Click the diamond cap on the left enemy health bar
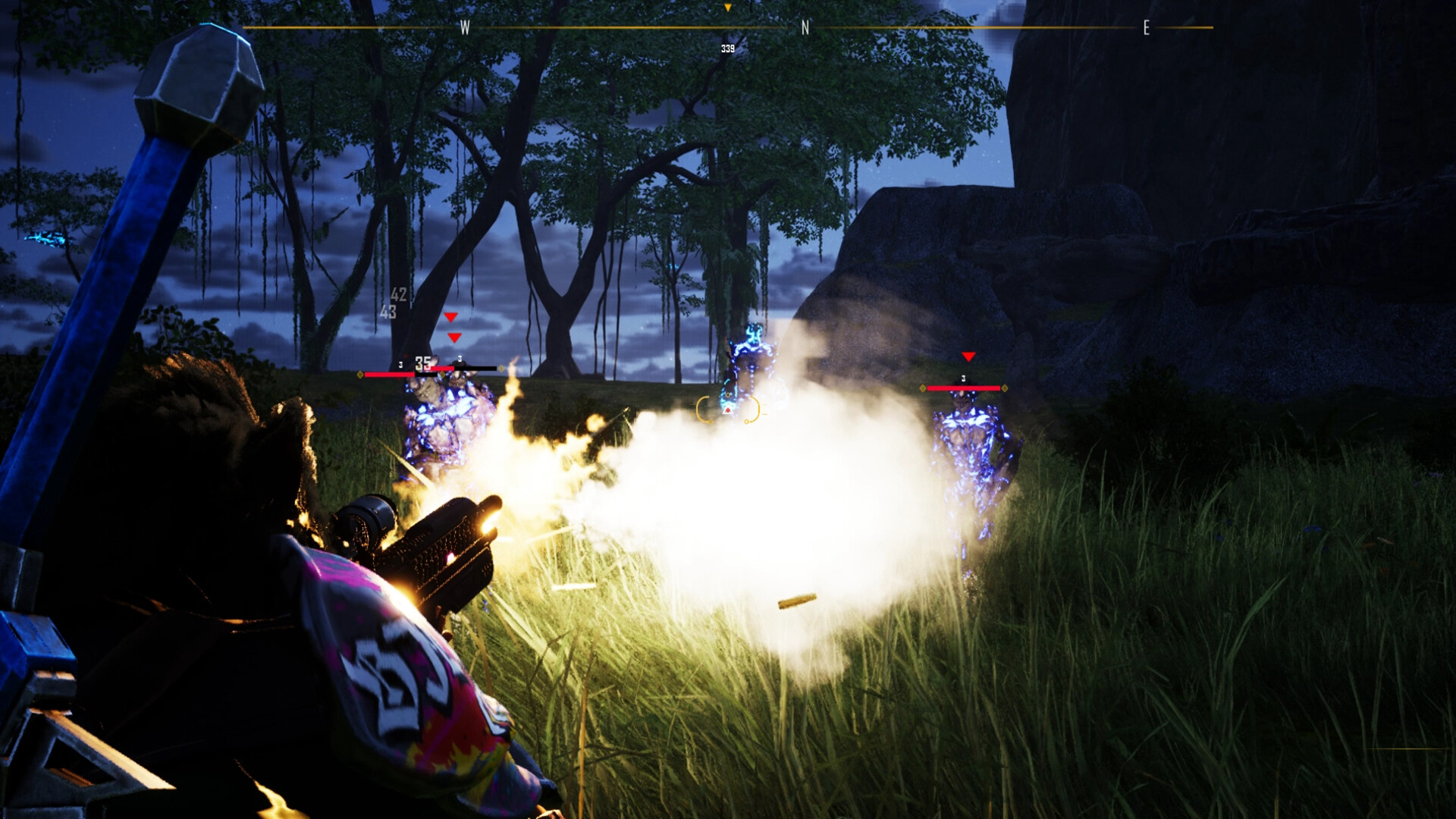Screen dimensions: 1456x819 360,375
